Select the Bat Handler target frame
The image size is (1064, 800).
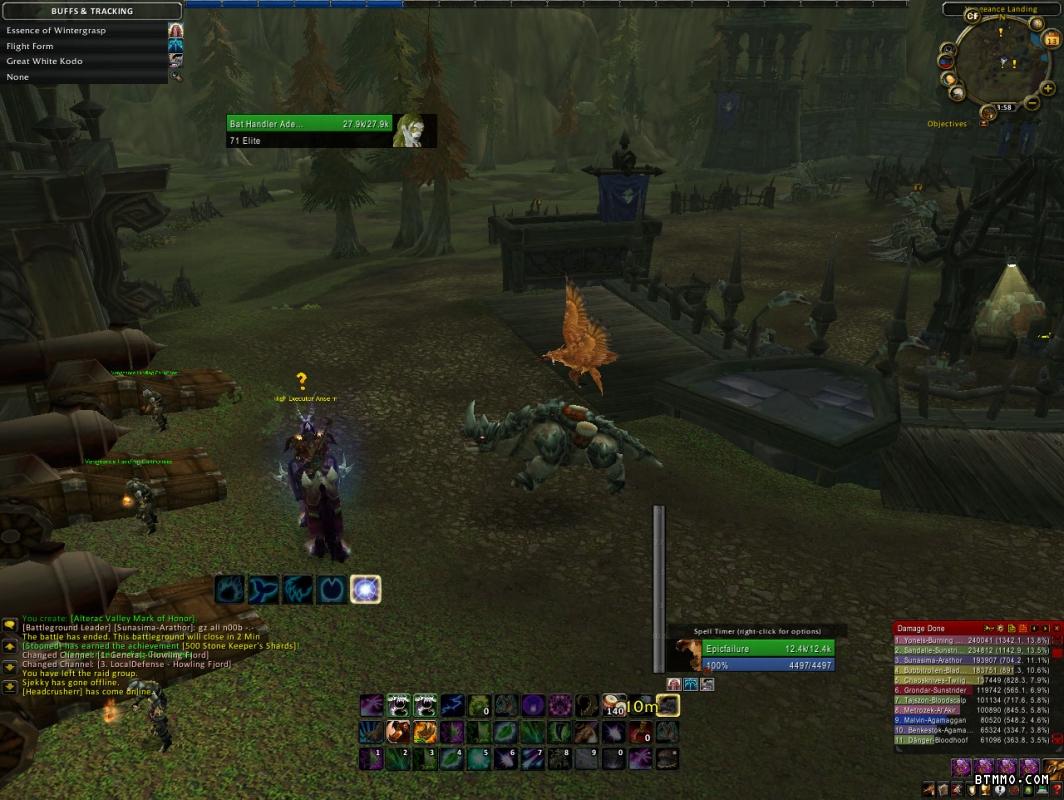tap(331, 130)
